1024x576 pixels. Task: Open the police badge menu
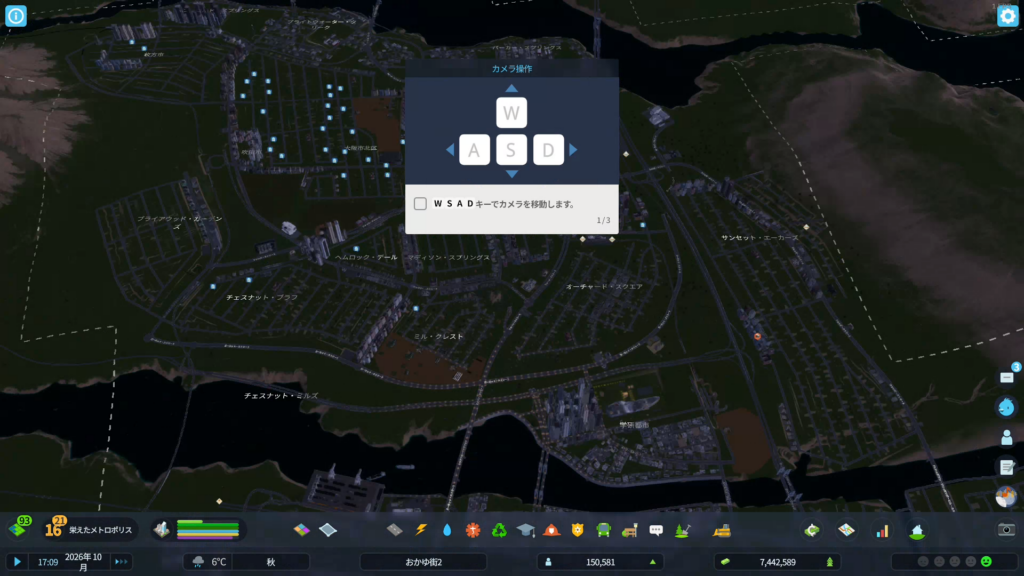[577, 529]
